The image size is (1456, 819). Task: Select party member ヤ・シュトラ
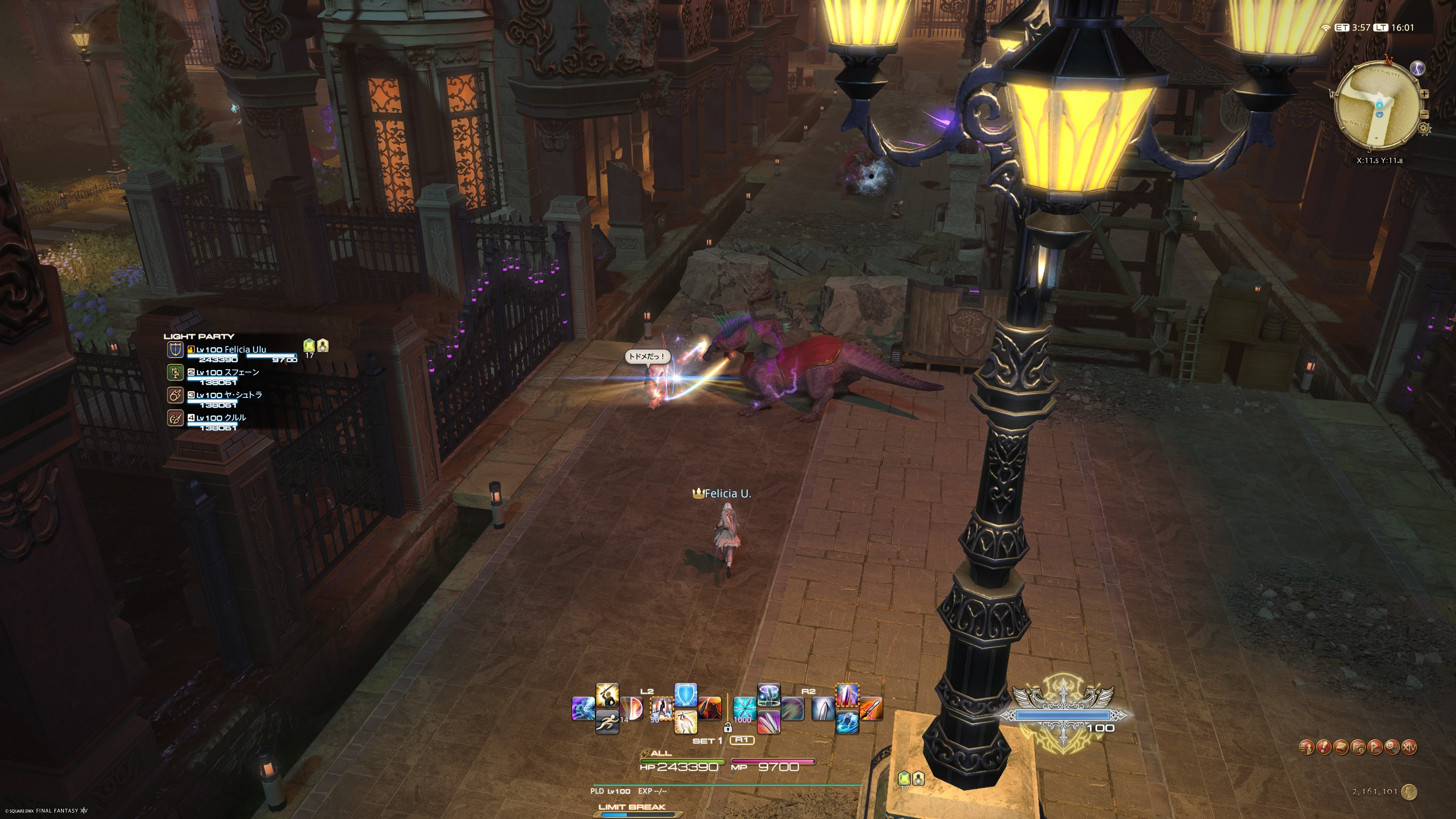point(229,395)
